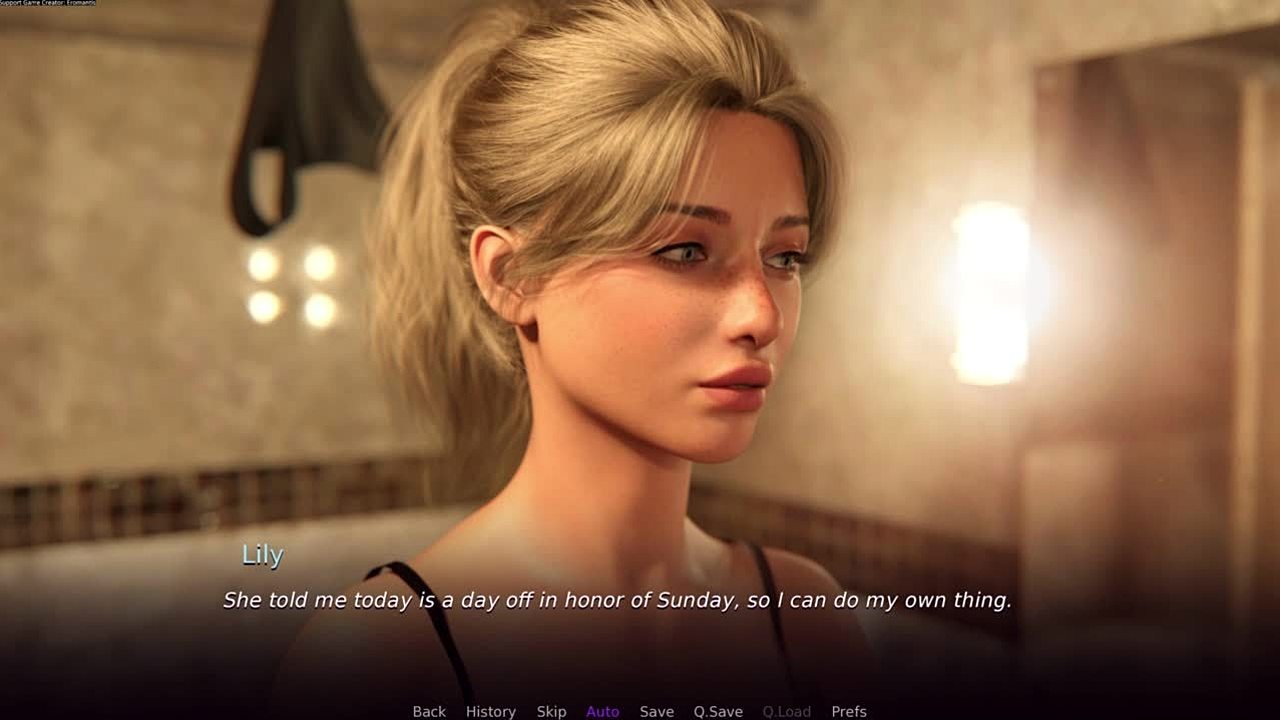The height and width of the screenshot is (720, 1280).
Task: Open the dialogue History log
Action: point(491,711)
